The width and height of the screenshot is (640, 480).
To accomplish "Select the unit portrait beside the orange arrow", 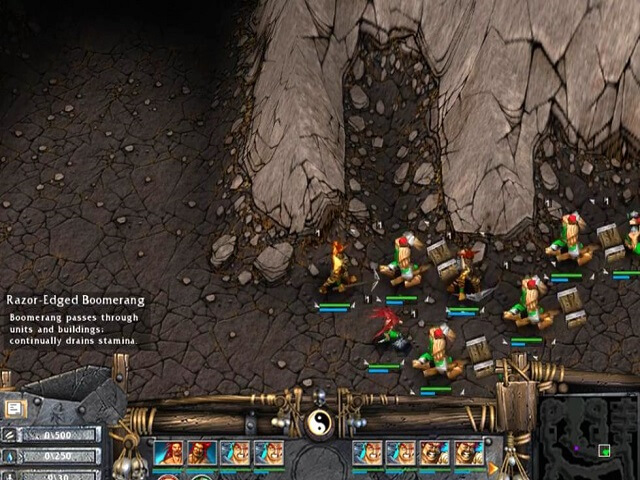I will click(x=469, y=453).
